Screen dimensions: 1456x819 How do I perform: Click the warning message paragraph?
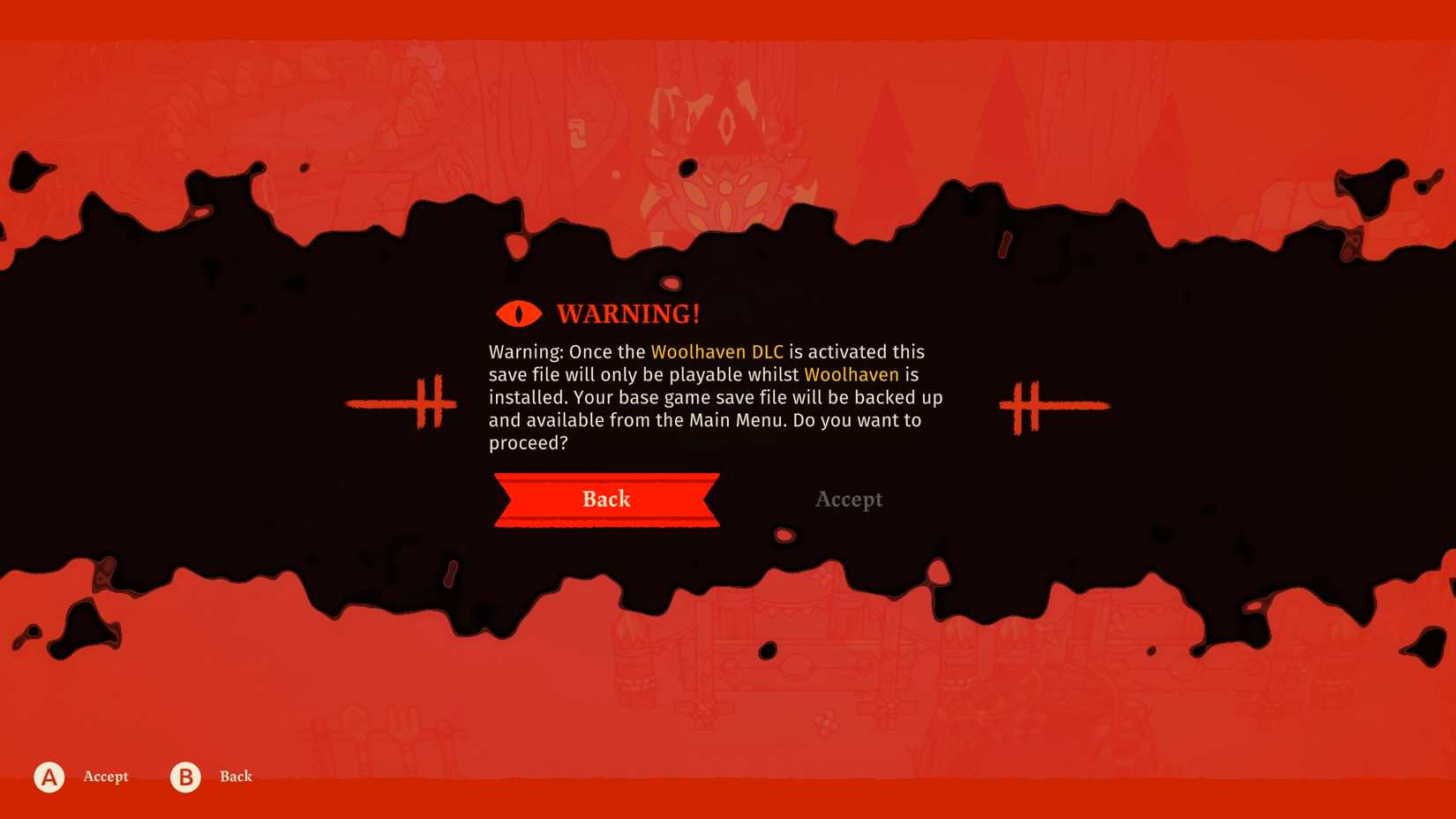pos(715,397)
